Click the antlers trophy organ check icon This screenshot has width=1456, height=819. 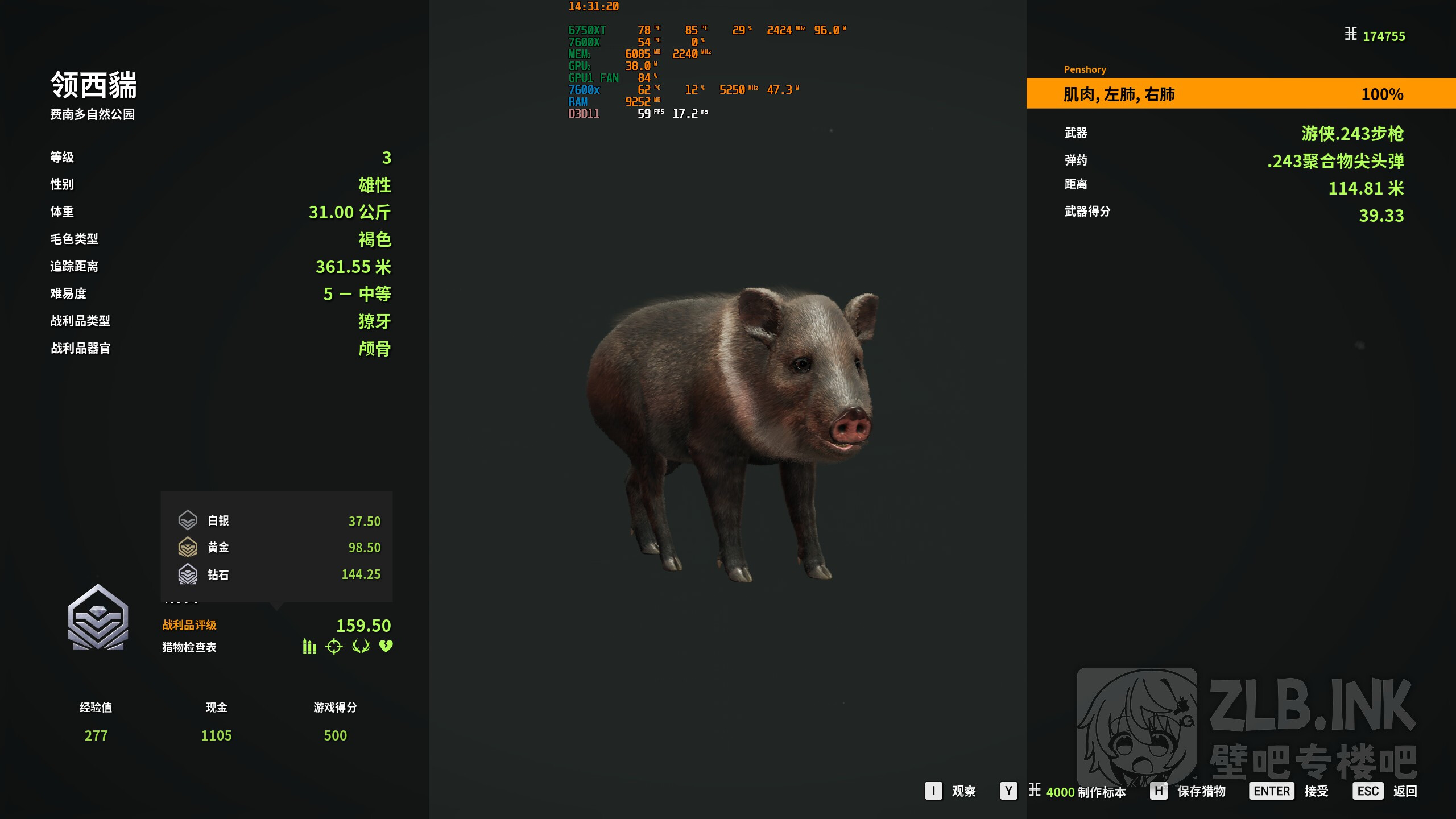coord(361,647)
